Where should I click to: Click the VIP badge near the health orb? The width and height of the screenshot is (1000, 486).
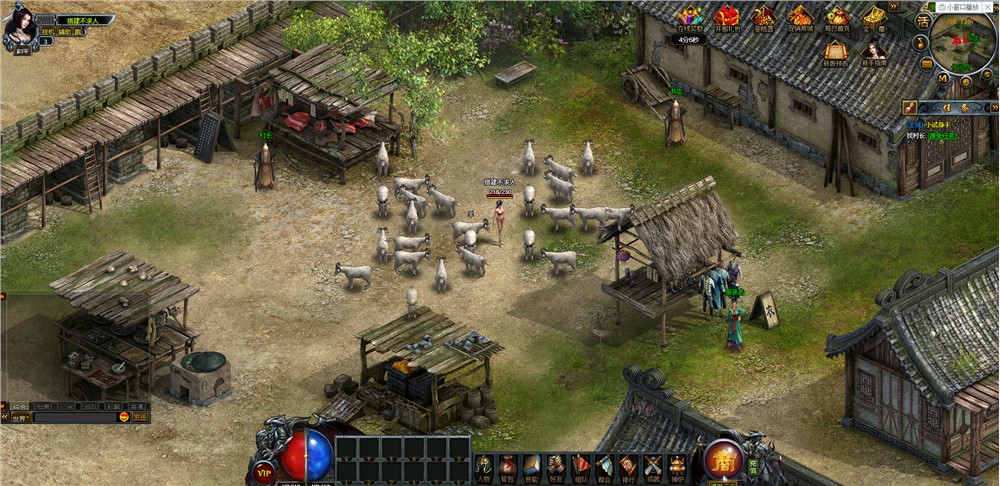[x=264, y=471]
